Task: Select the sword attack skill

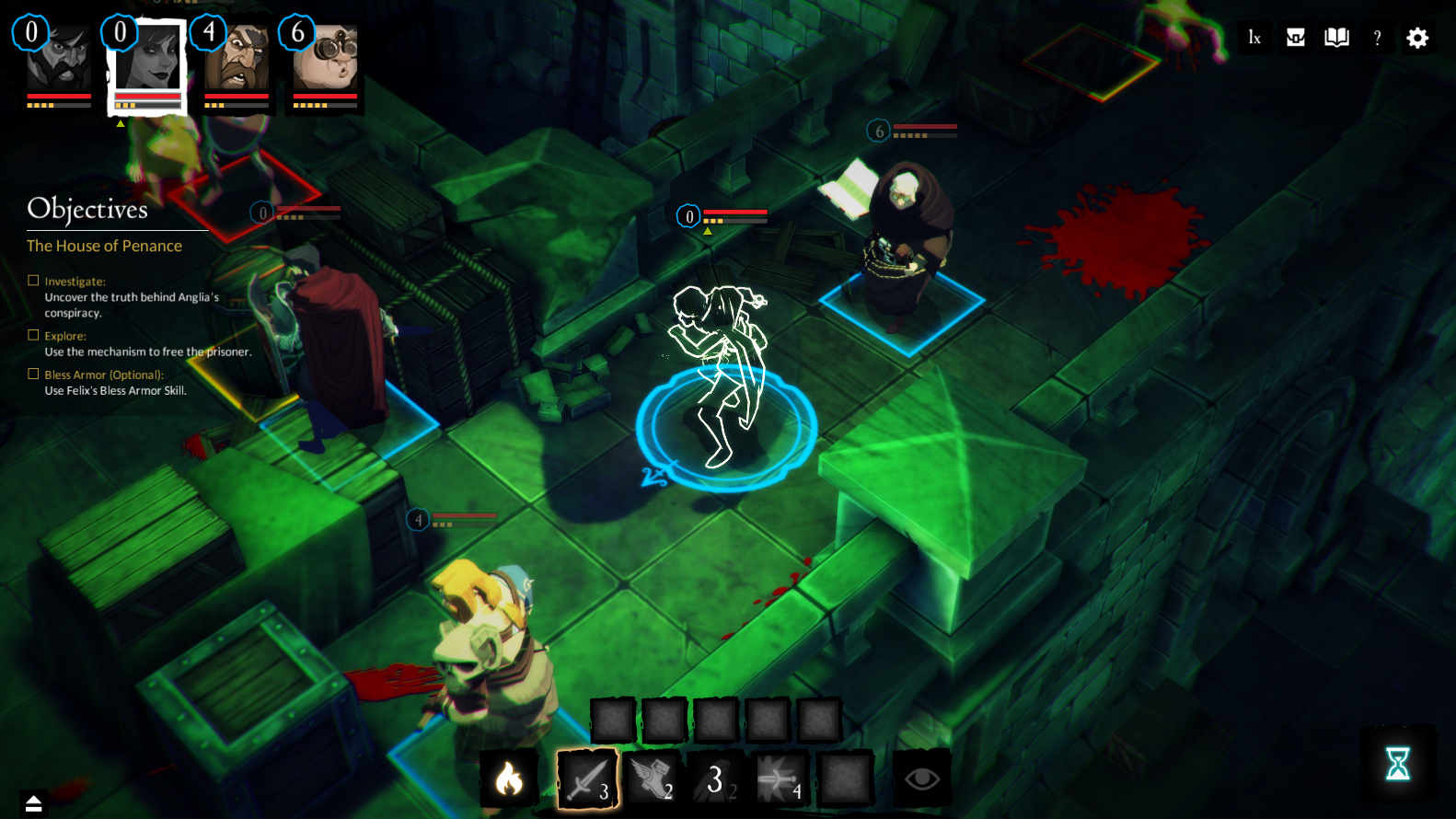Action: (x=586, y=779)
